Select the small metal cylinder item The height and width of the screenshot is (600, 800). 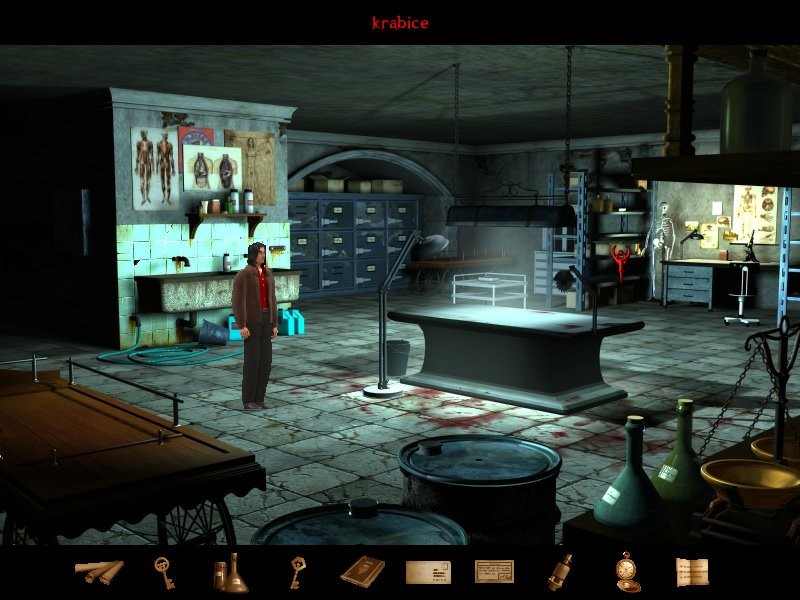pos(560,572)
